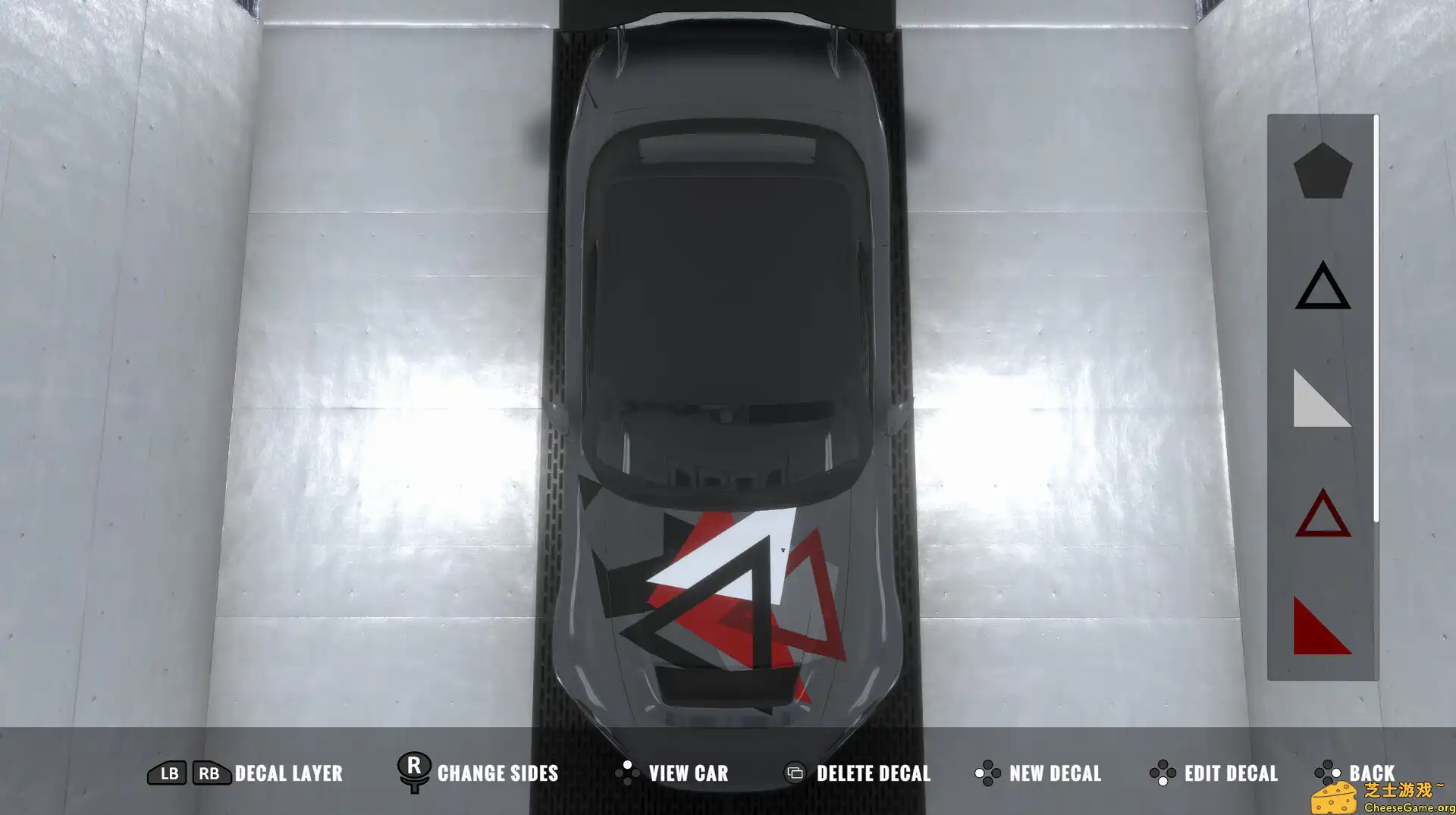Screen dimensions: 1456x815
Task: Click the d-pad icon beside New Decal
Action: click(987, 773)
